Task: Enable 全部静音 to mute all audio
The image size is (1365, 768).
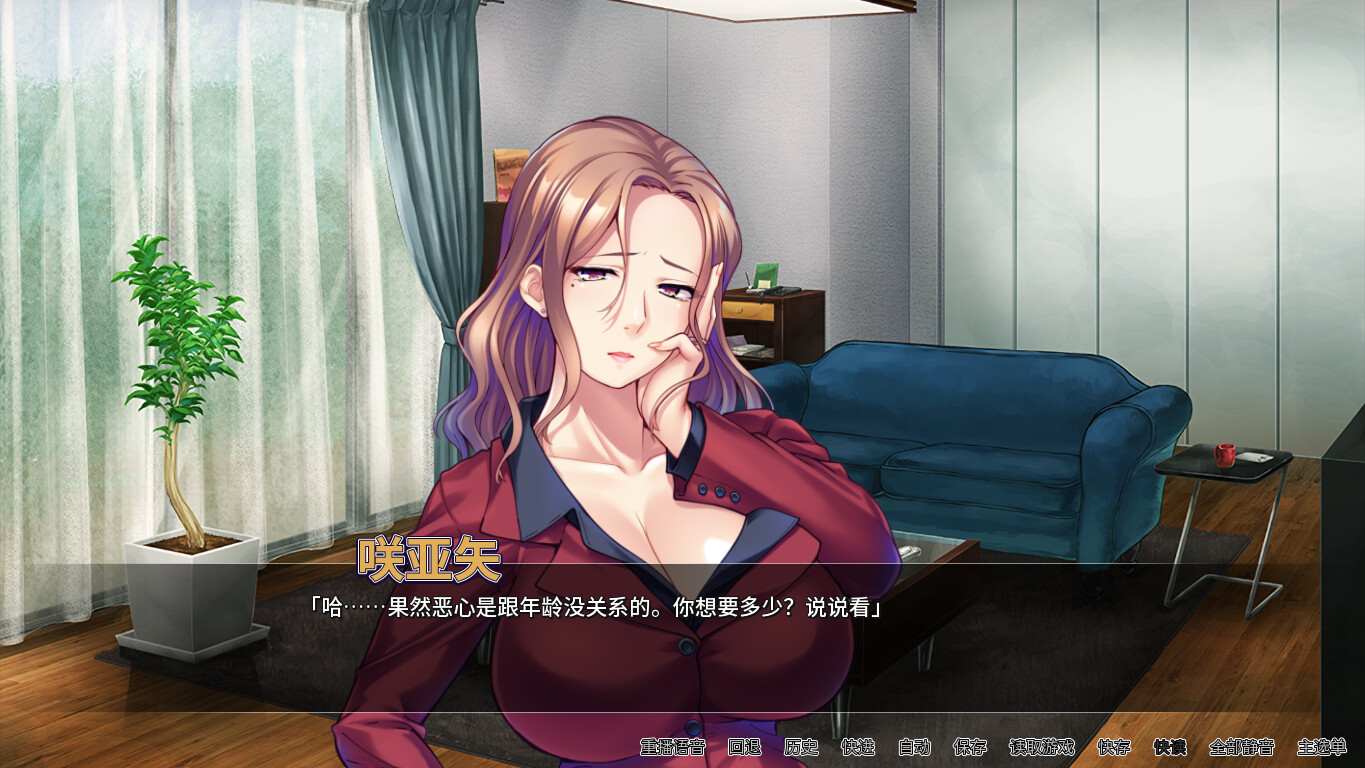Action: [x=1240, y=747]
